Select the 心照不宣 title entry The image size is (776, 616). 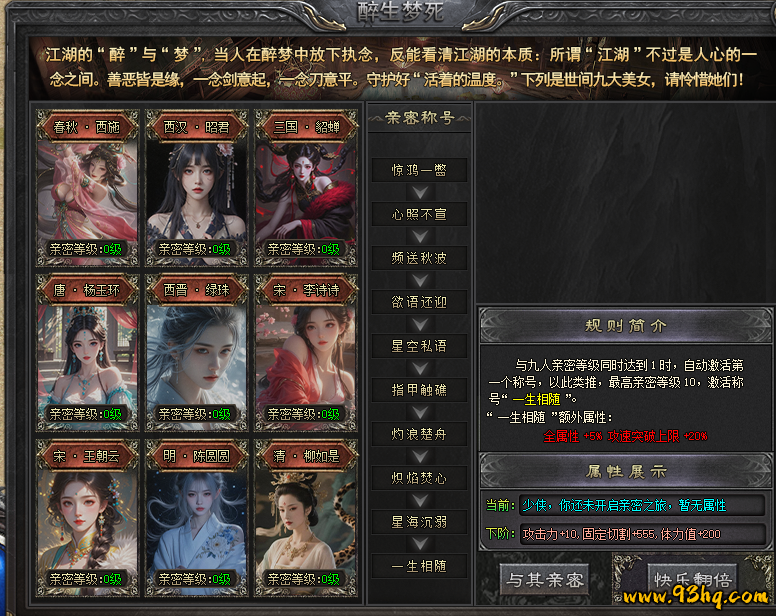(x=419, y=213)
